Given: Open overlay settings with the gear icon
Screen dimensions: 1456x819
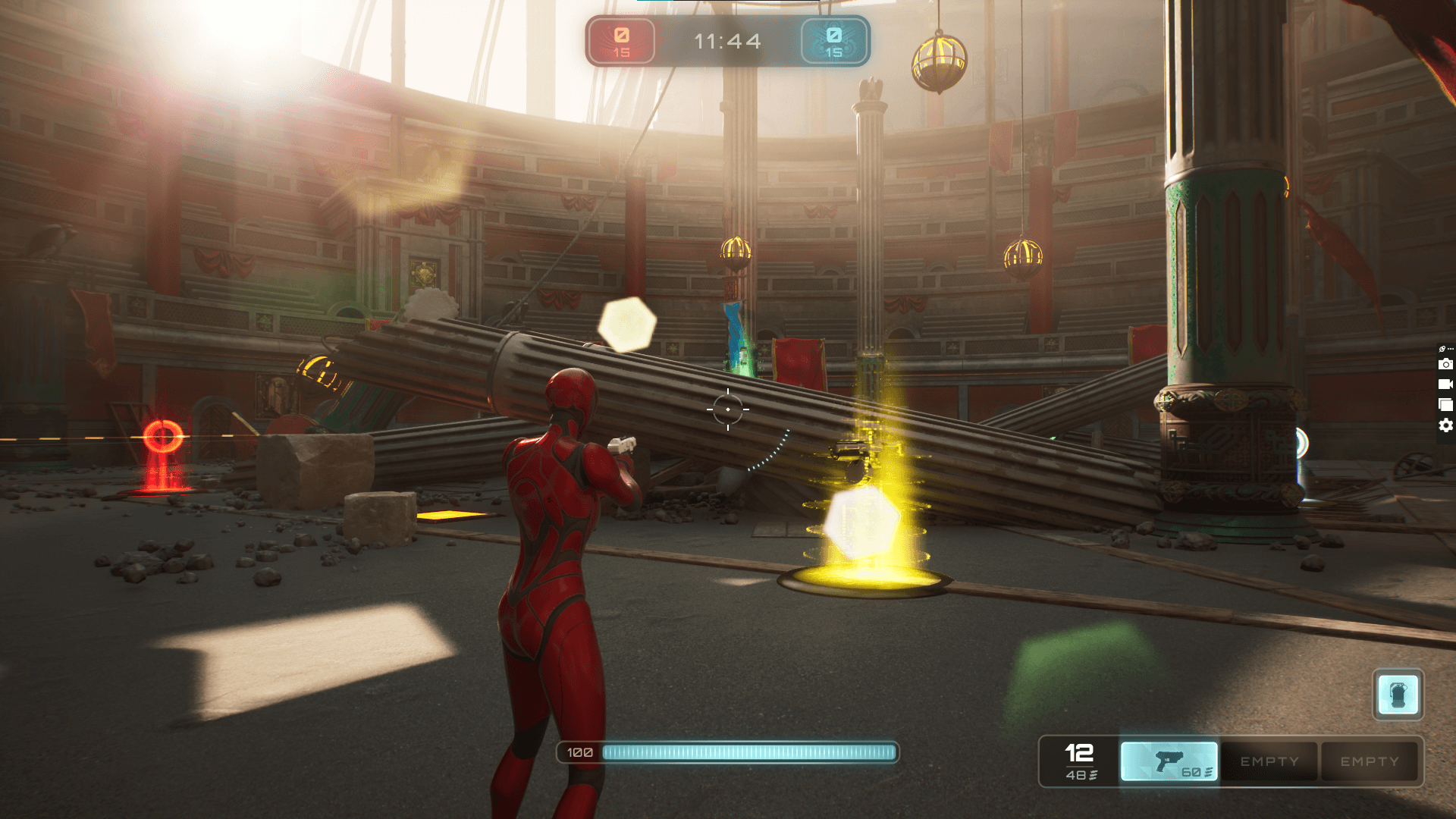Looking at the screenshot, I should coord(1445,425).
